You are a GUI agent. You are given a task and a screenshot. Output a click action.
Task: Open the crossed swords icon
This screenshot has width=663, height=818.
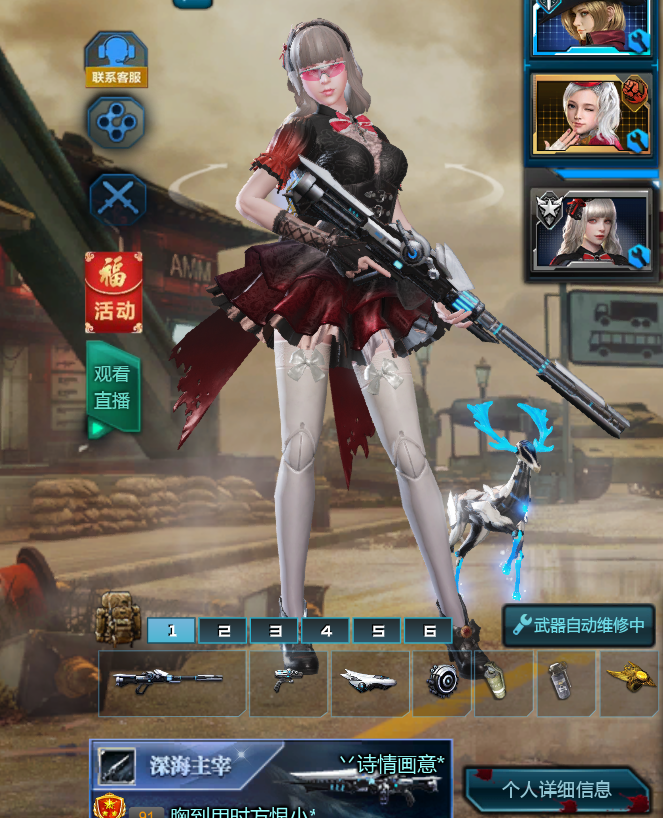[x=117, y=197]
